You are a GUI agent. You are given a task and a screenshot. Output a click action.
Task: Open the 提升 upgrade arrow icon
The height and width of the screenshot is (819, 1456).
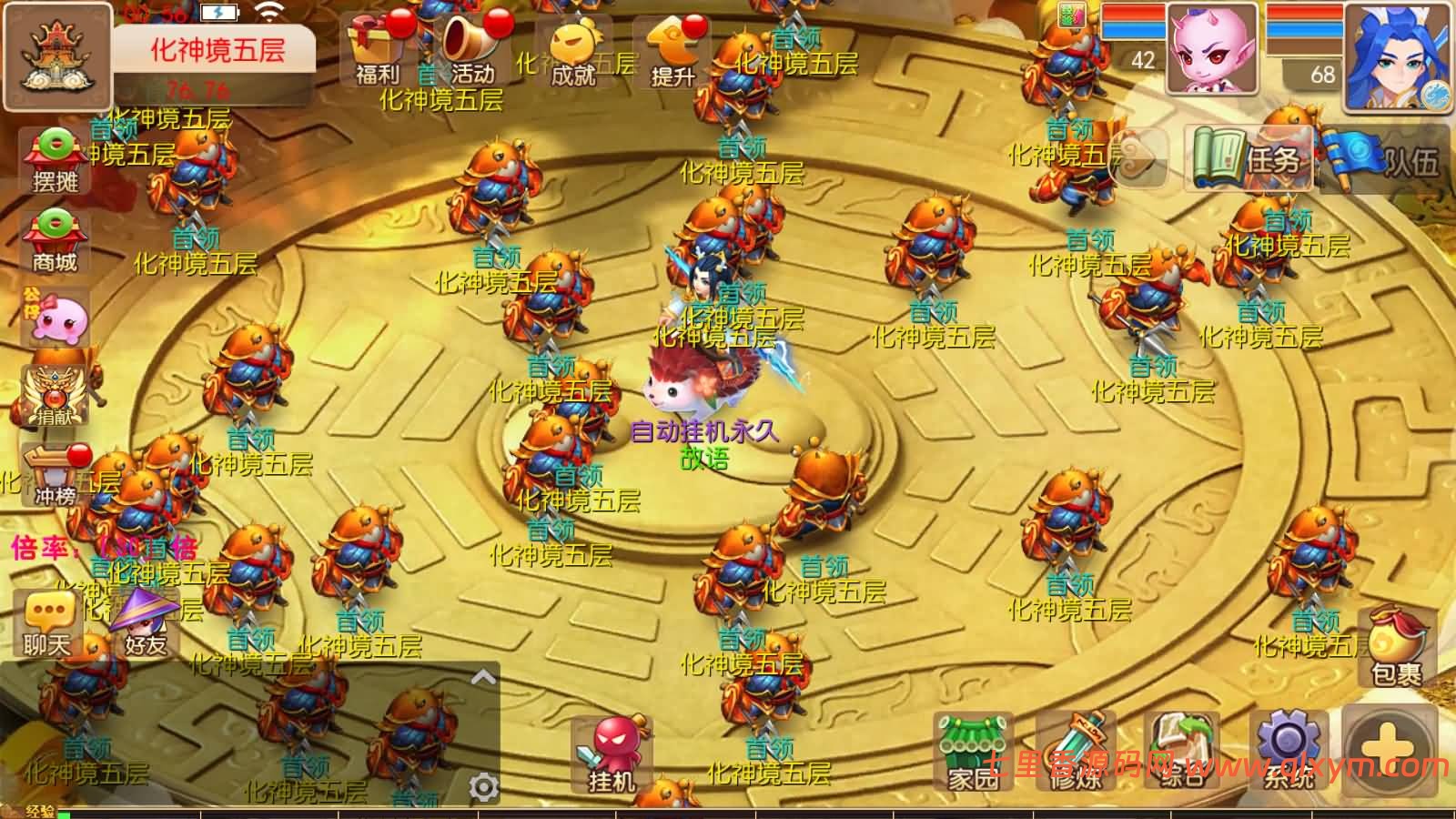click(673, 52)
